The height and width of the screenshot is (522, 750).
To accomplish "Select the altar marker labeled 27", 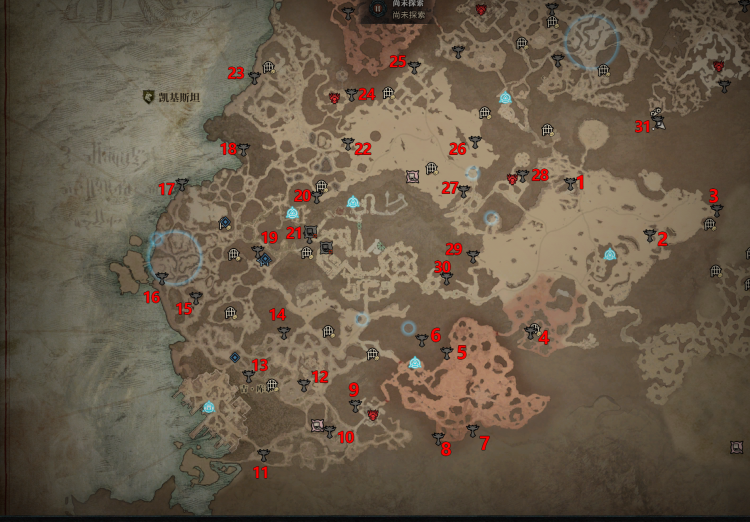I will (x=463, y=190).
